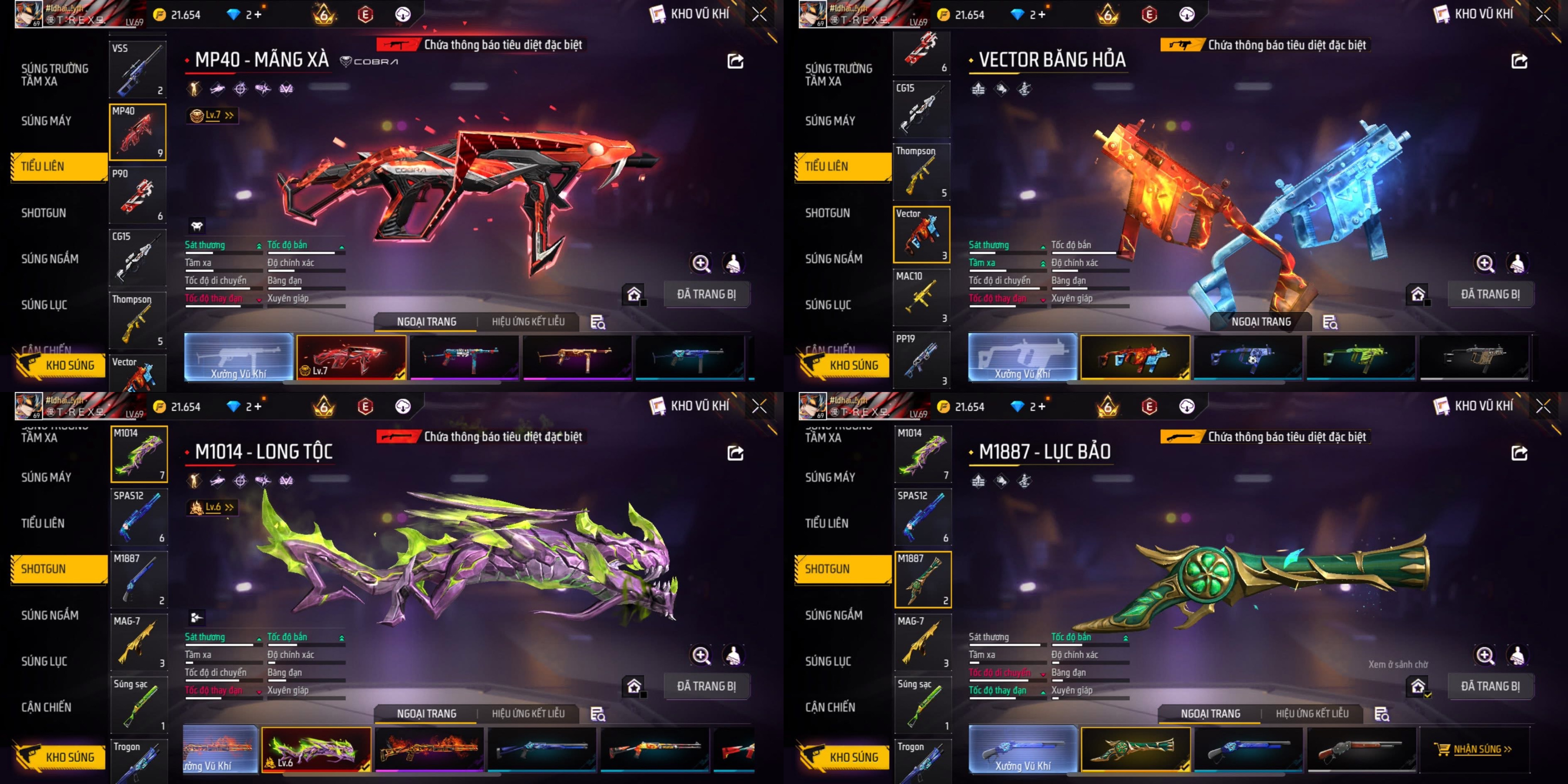This screenshot has width=1568, height=784.
Task: Open the Lv.6 upgrade button under M1014 title
Action: coord(212,507)
